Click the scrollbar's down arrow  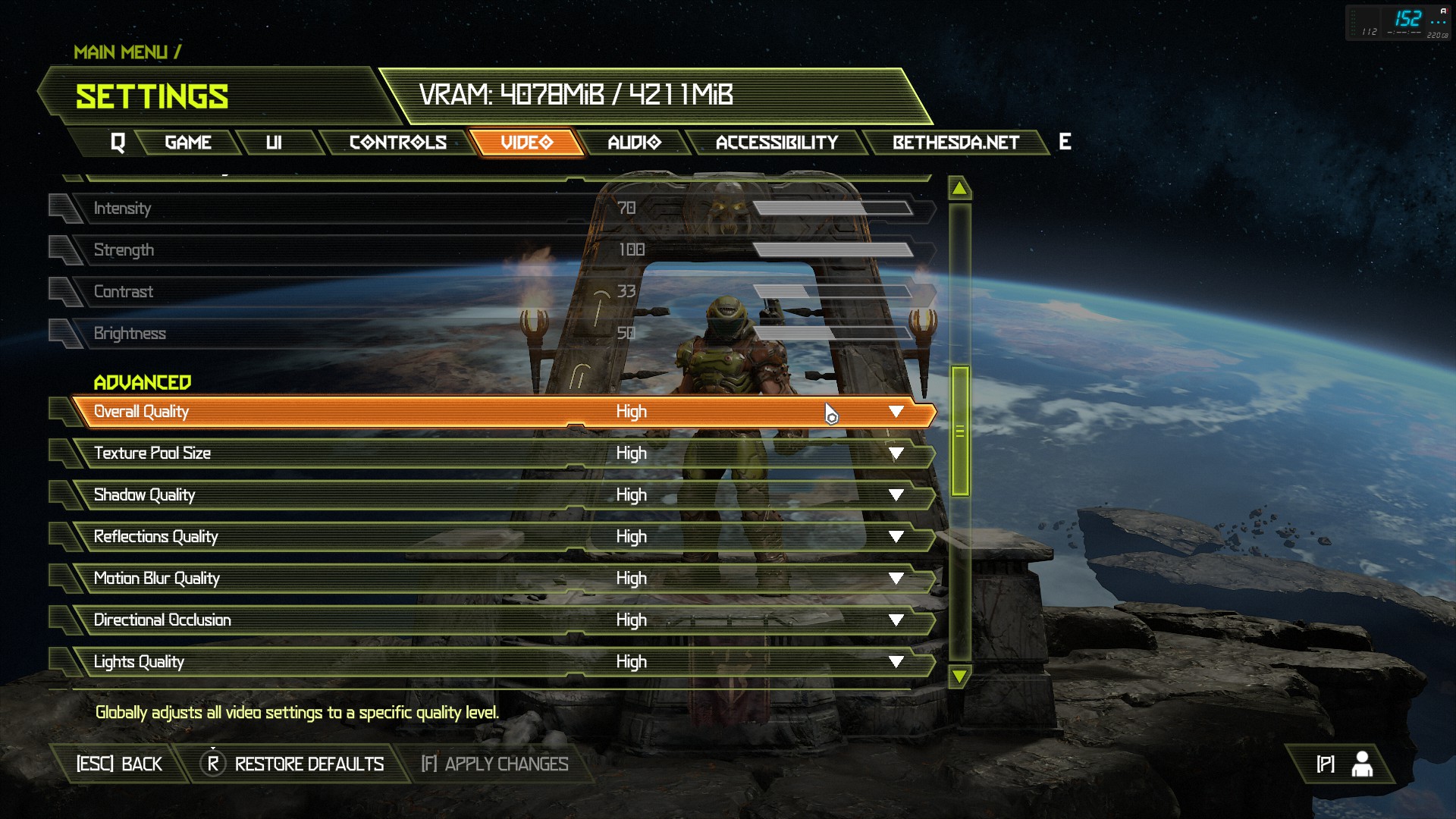(959, 676)
